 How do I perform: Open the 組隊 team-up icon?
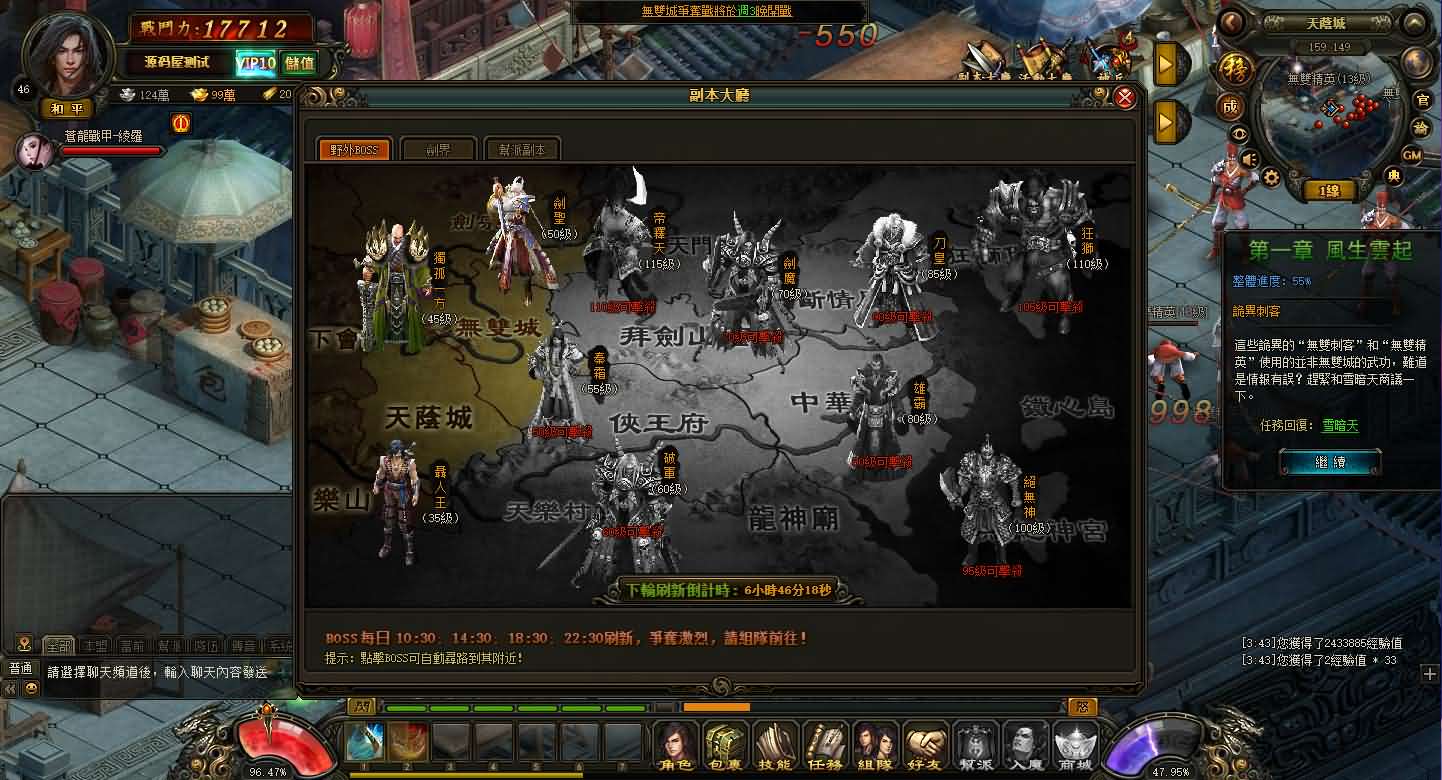[876, 747]
